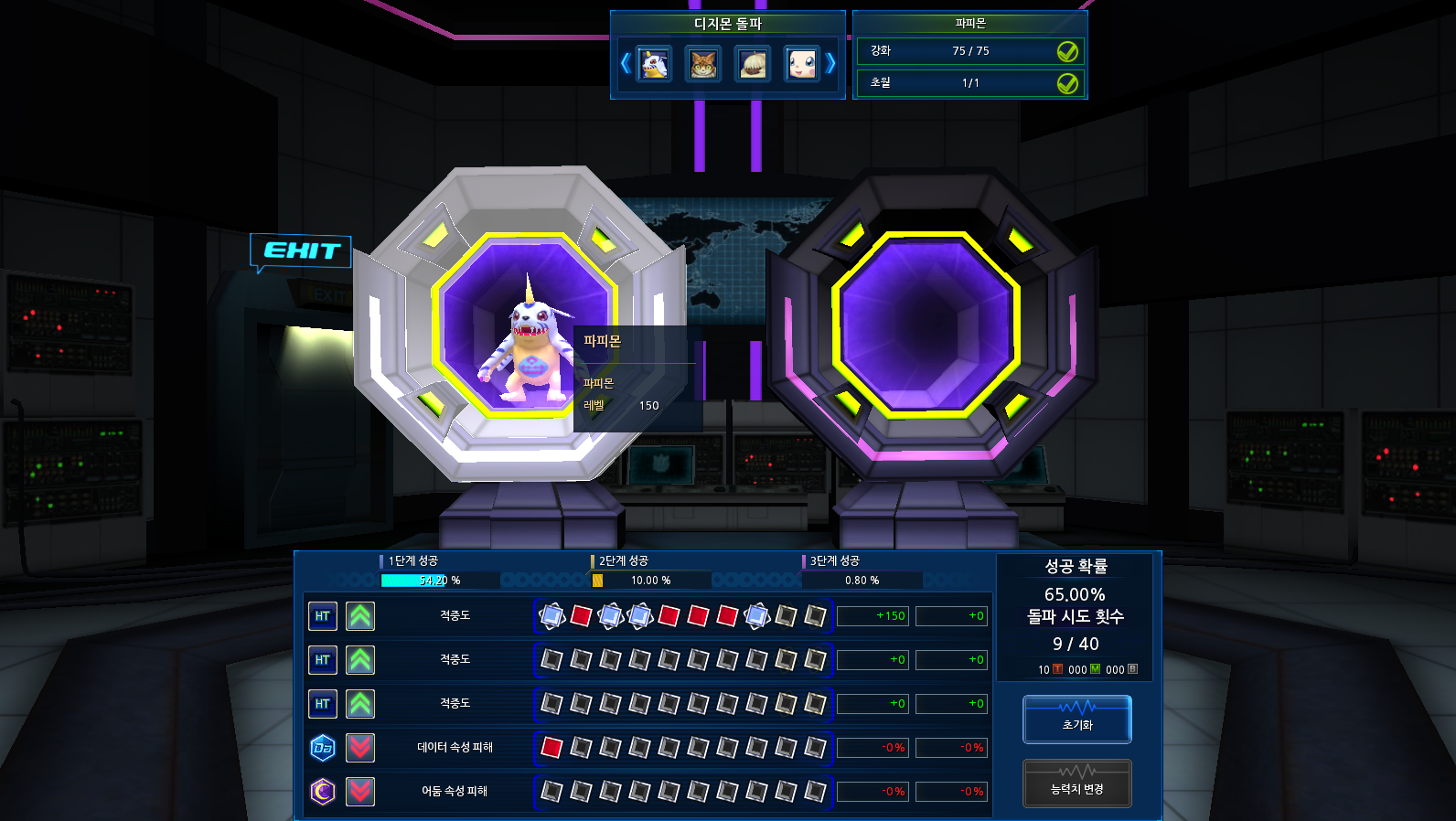Select the Gabumon portrait

pos(654,64)
